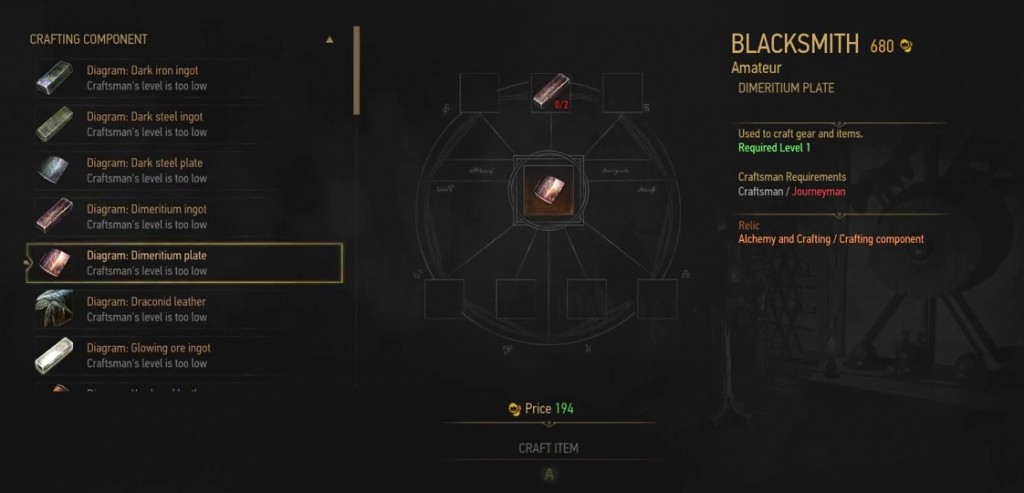Choose the Dark steel ingot diagram
The width and height of the screenshot is (1024, 493).
(184, 124)
